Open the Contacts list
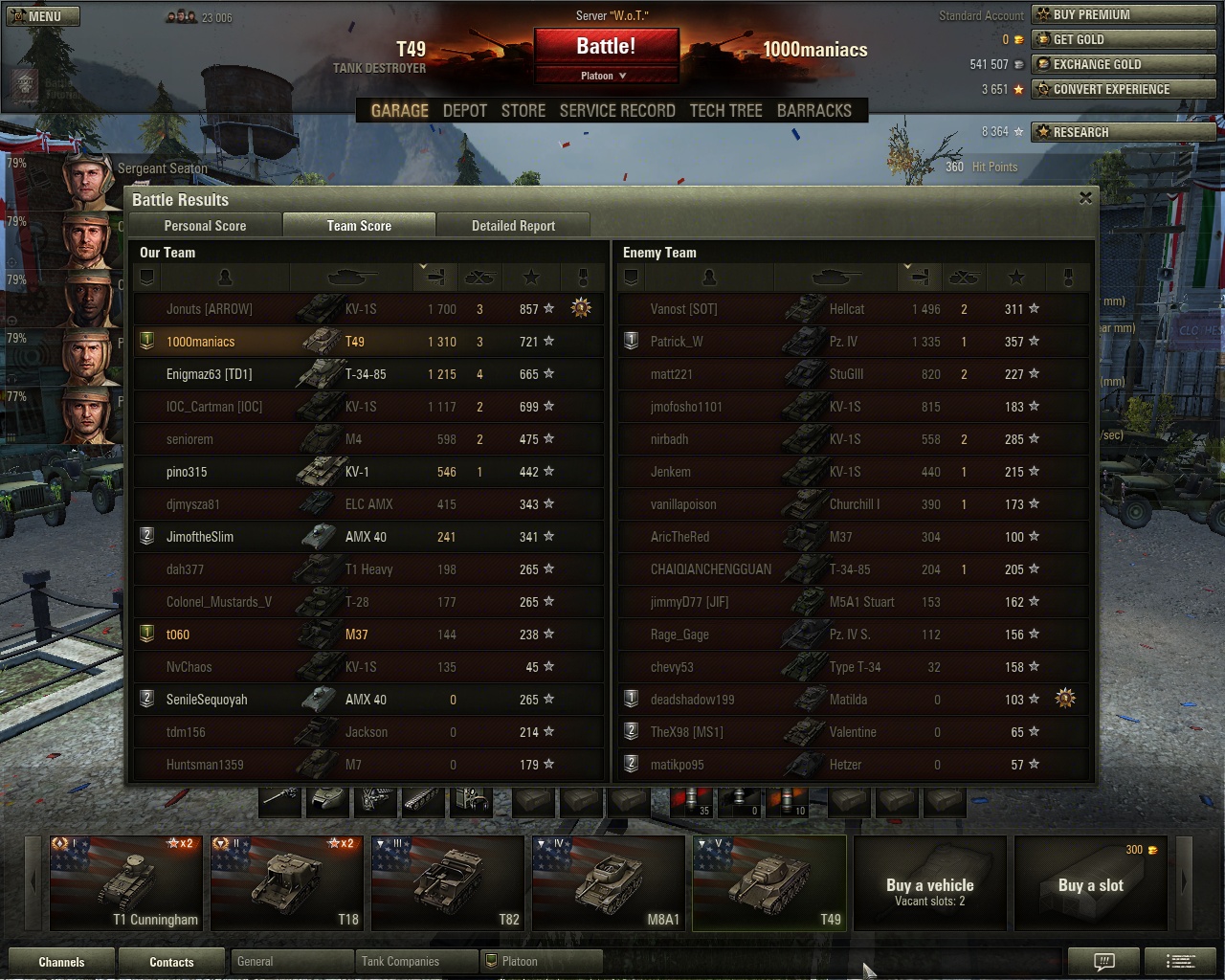The image size is (1225, 980). coord(171,962)
